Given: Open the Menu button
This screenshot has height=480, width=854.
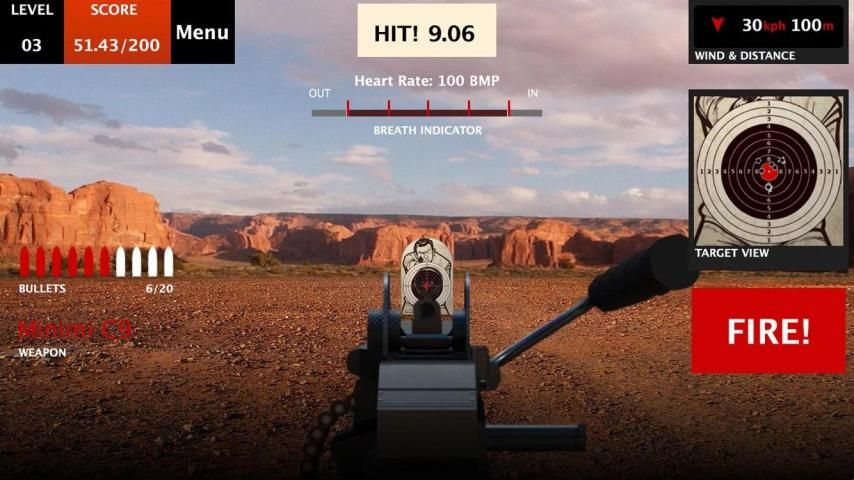Looking at the screenshot, I should (x=202, y=32).
